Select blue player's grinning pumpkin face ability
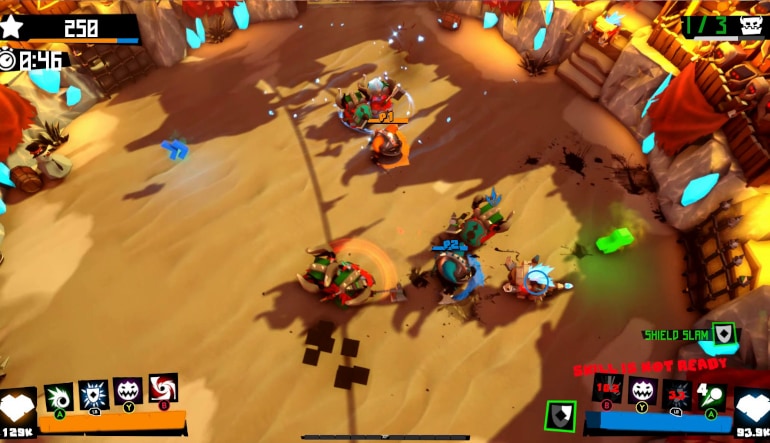 tap(641, 391)
